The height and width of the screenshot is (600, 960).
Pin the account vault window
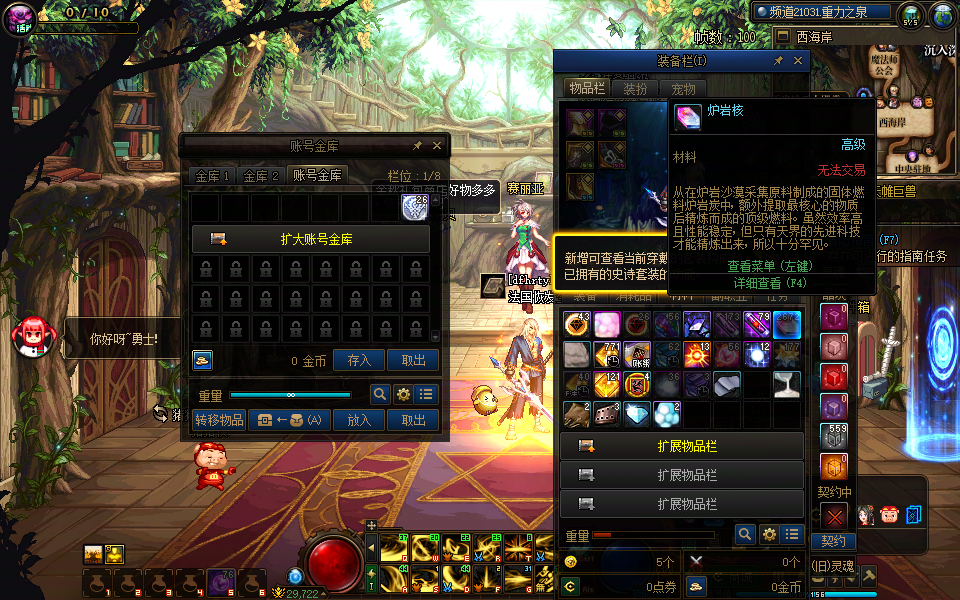tap(417, 145)
